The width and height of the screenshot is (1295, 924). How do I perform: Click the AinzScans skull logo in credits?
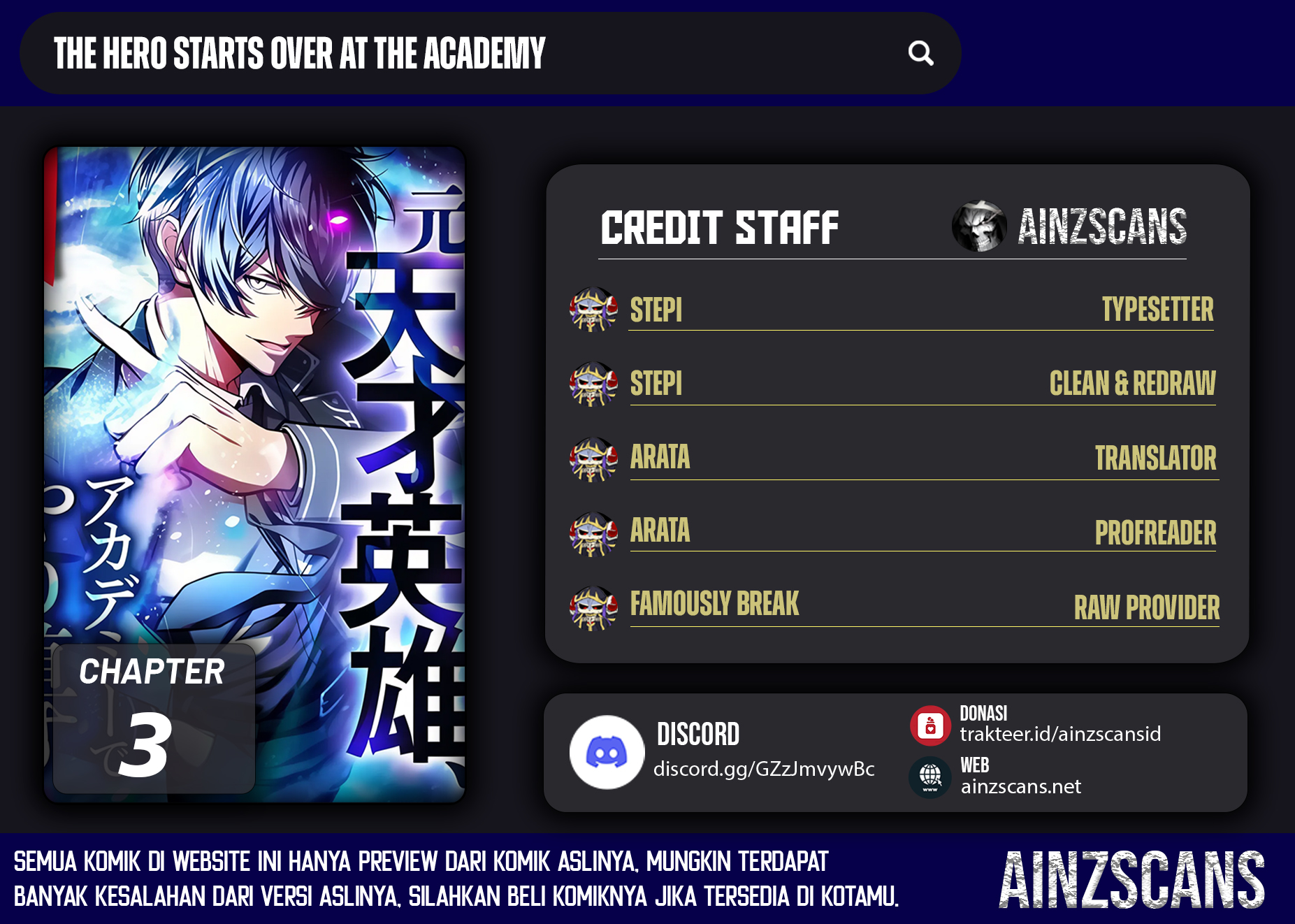coord(979,226)
